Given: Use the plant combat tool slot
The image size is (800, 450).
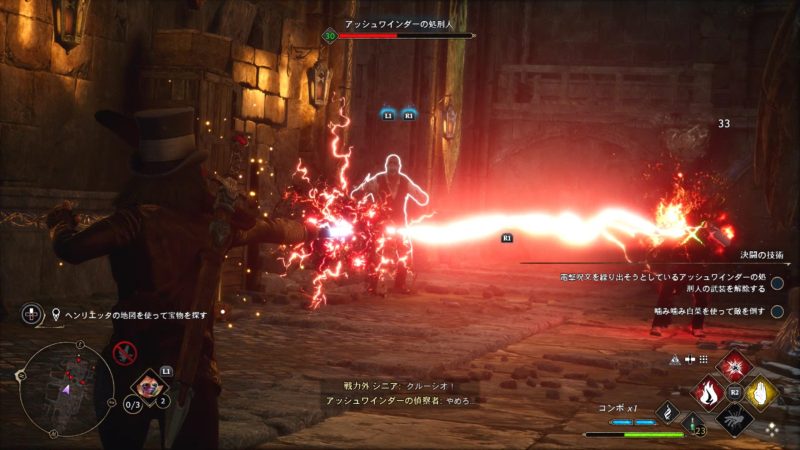Looking at the screenshot, I should [148, 387].
